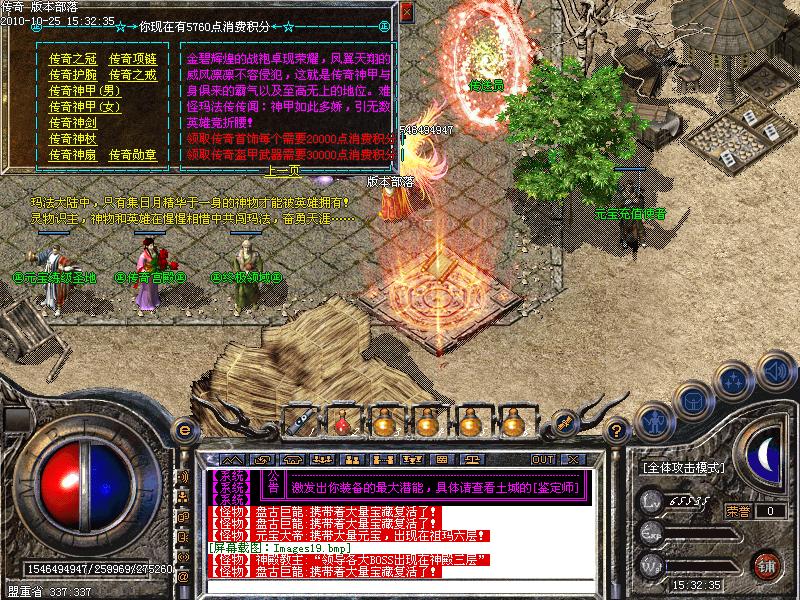
Task: Choose the 传奇神杖 weapon link
Action: (69, 139)
